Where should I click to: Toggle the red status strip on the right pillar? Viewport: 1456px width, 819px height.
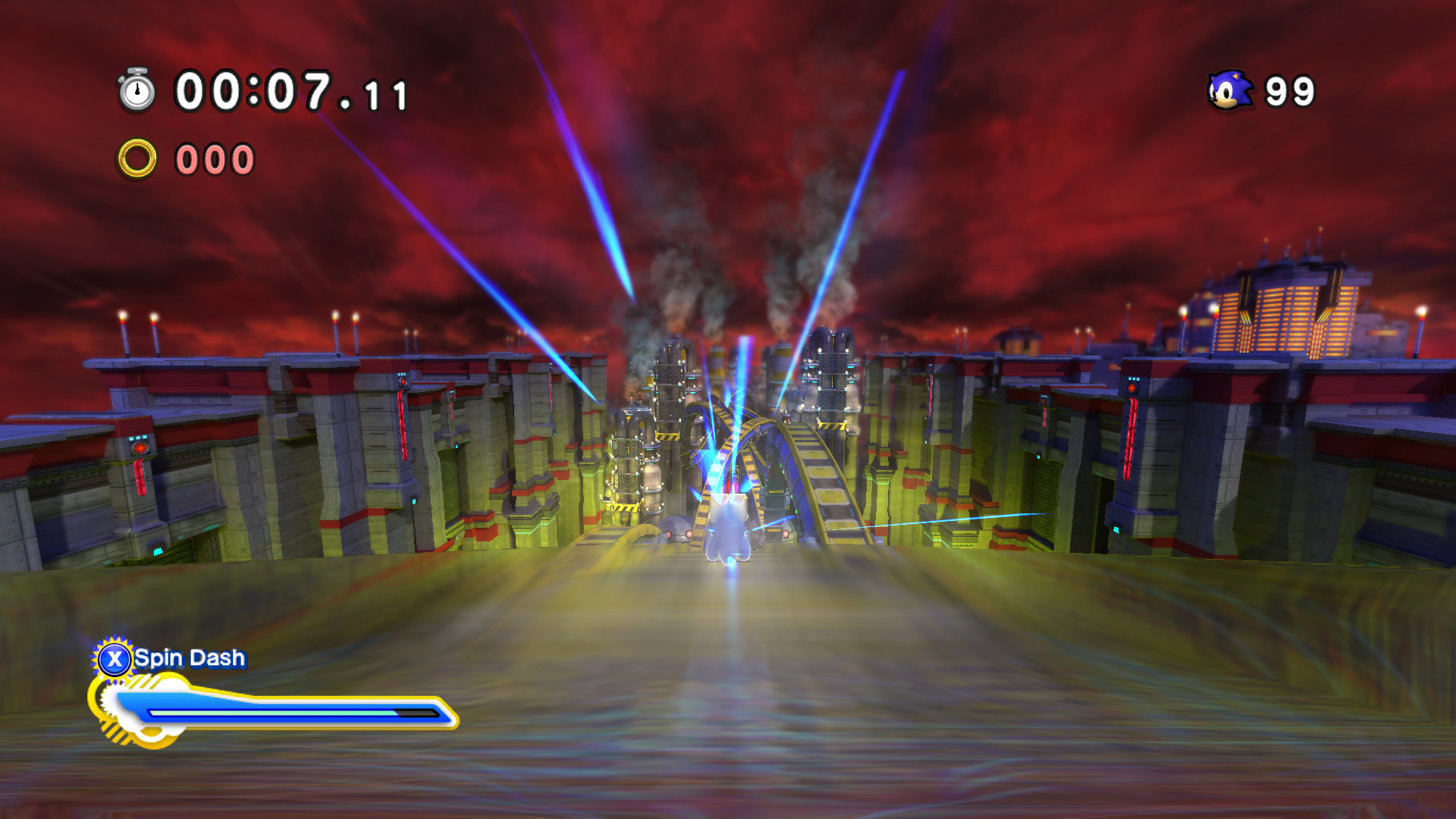(1129, 438)
